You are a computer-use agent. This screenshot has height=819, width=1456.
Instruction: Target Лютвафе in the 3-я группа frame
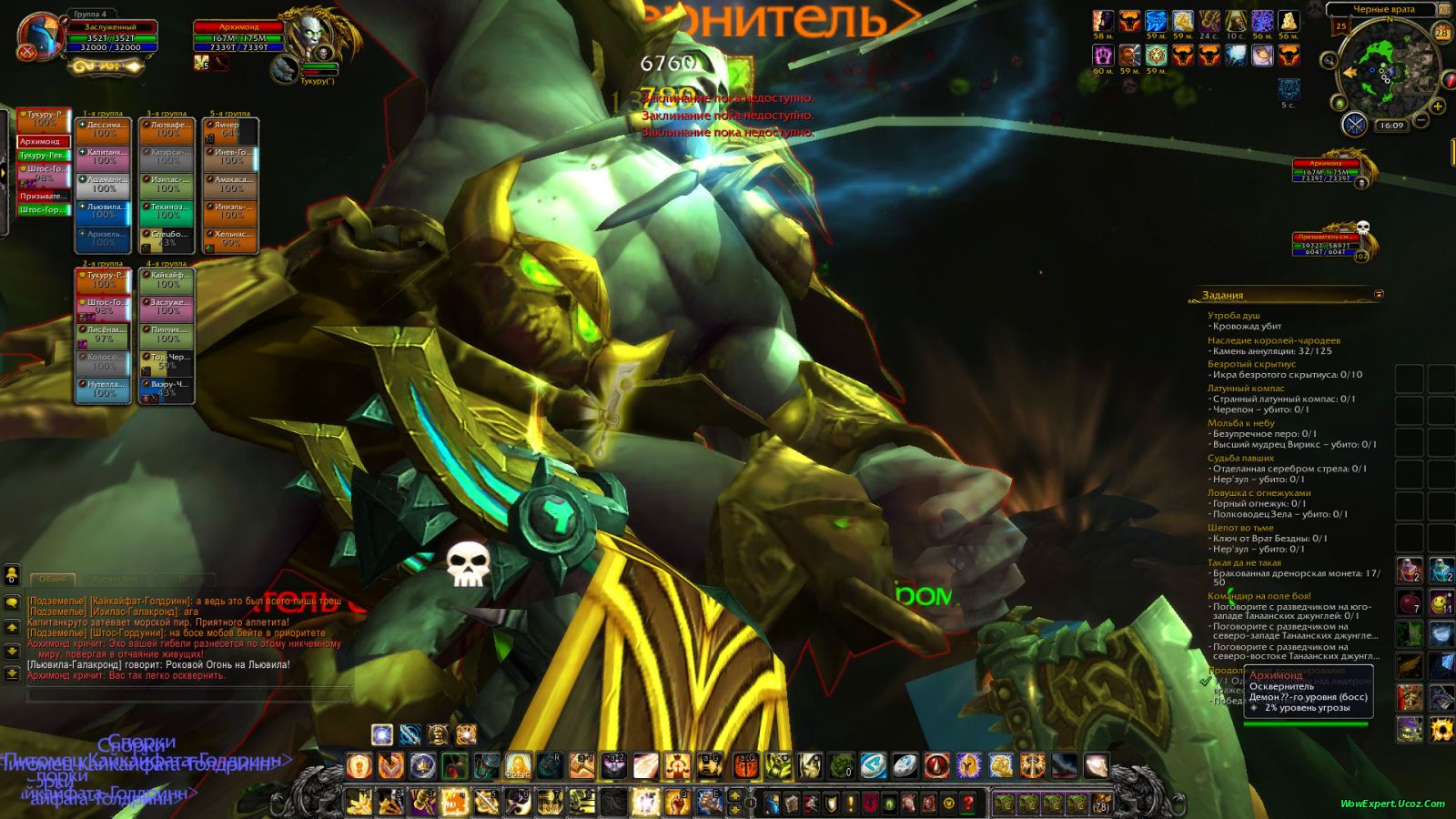167,130
